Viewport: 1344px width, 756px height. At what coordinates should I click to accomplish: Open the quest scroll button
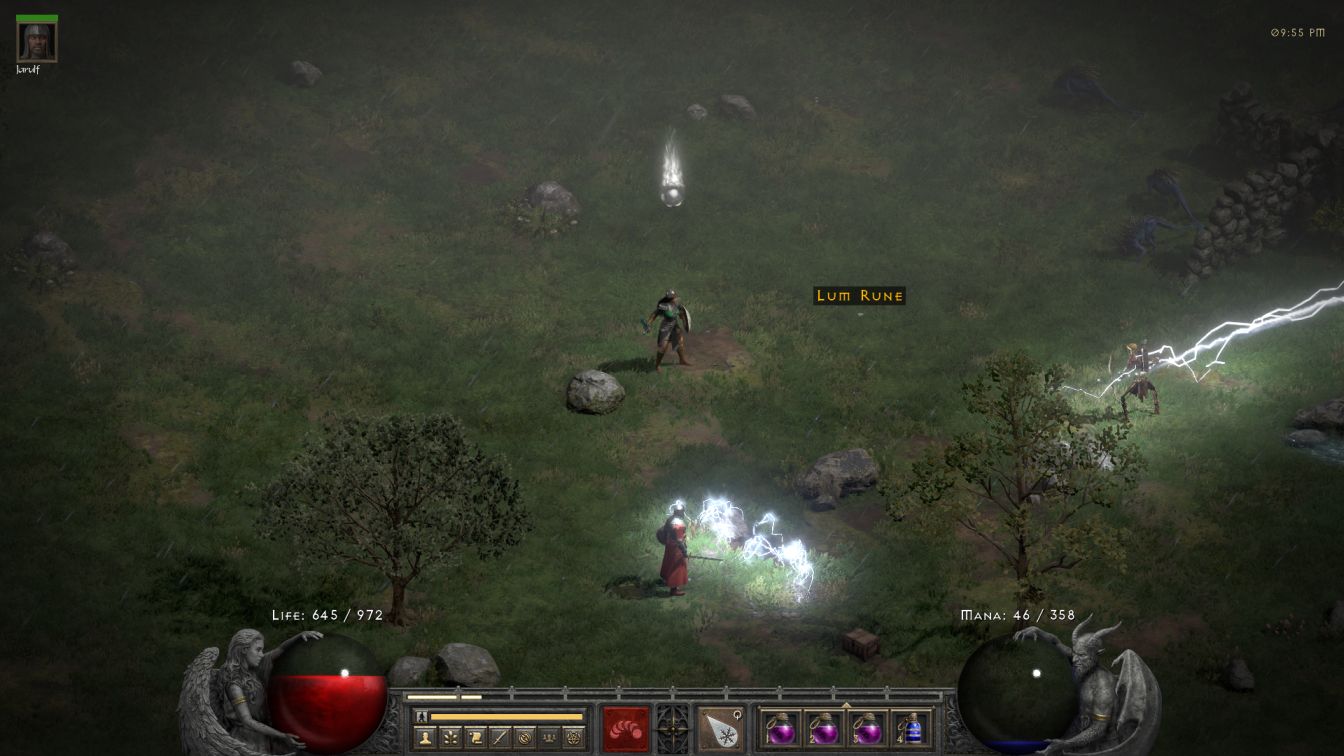click(475, 738)
